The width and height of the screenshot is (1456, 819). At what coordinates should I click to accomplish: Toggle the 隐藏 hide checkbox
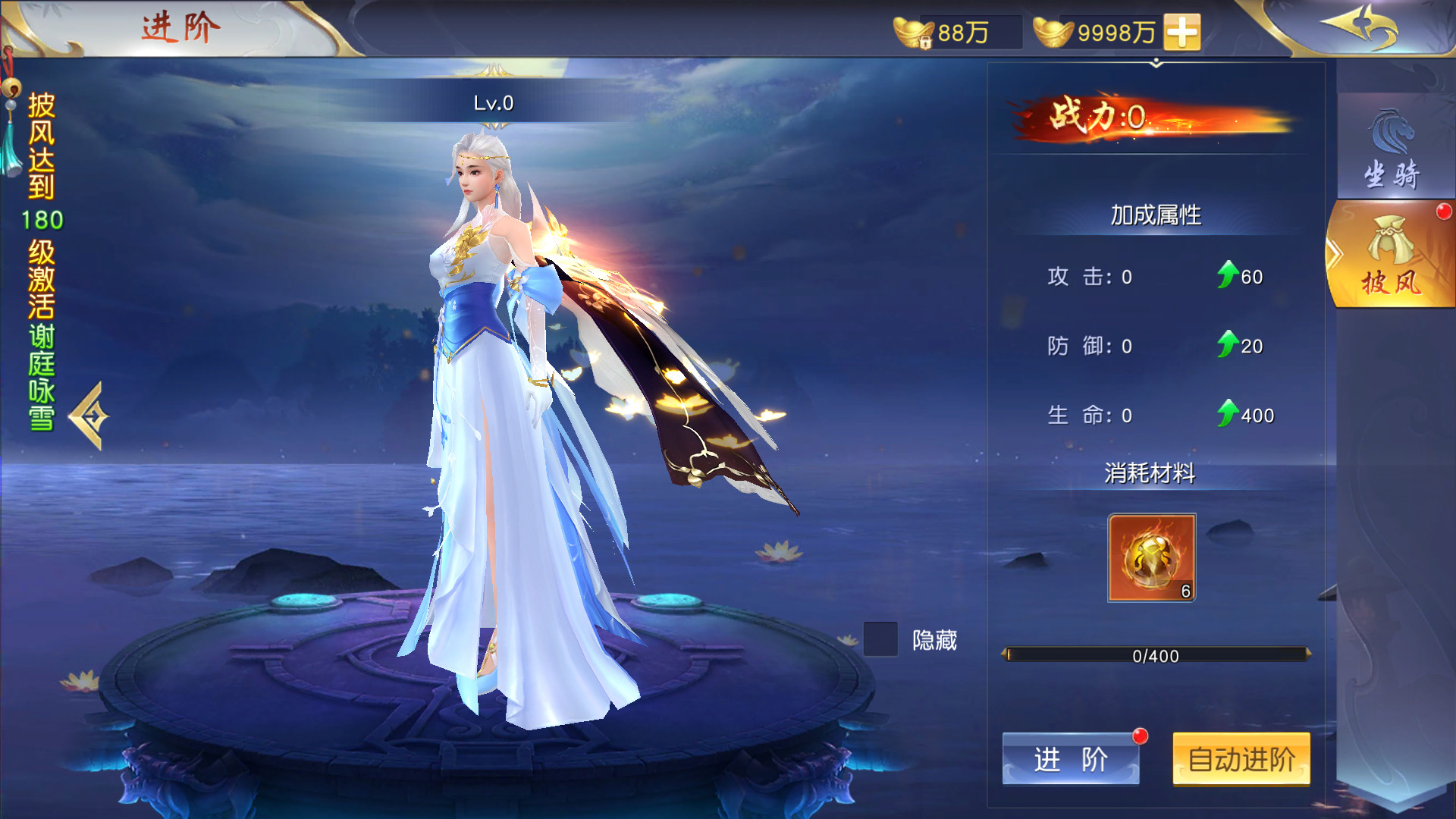[880, 639]
